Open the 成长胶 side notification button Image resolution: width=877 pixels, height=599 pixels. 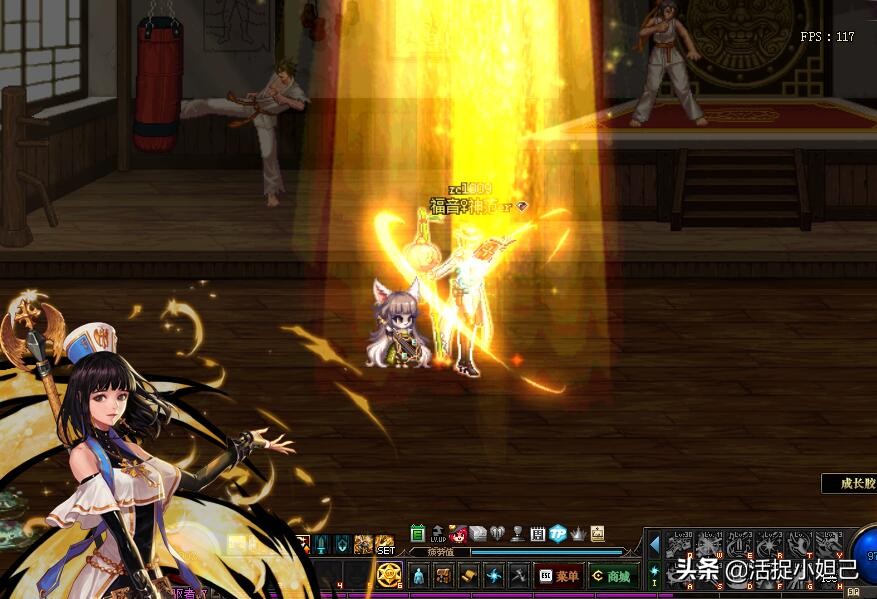[x=850, y=484]
